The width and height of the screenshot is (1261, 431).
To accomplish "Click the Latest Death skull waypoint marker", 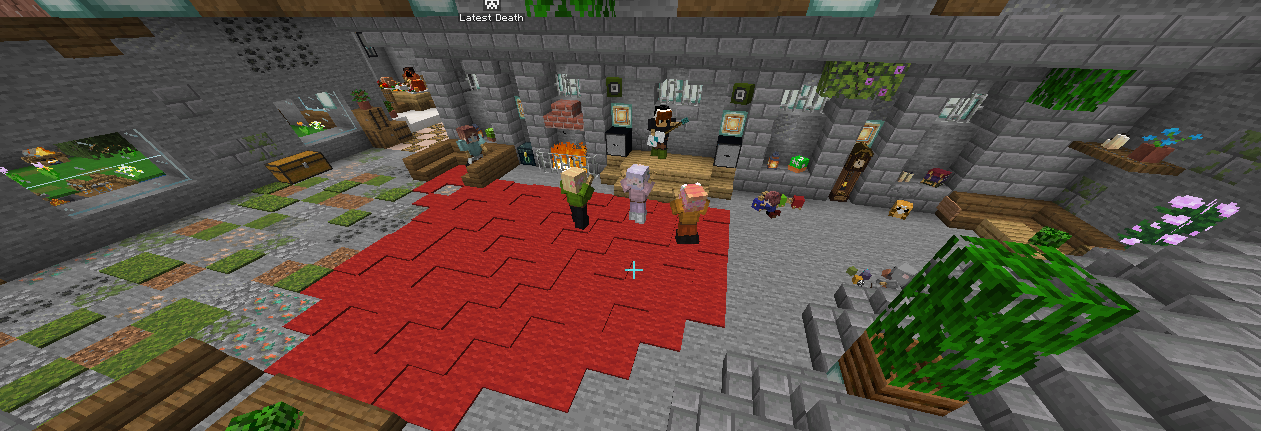I will click(x=491, y=5).
